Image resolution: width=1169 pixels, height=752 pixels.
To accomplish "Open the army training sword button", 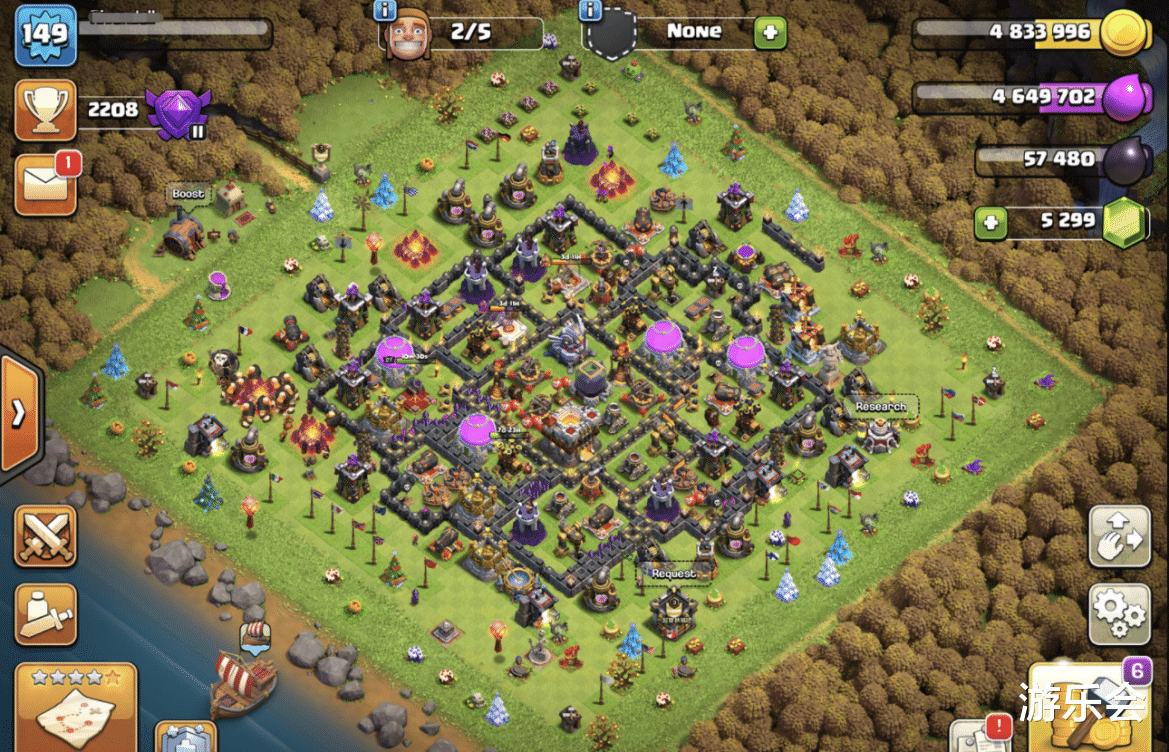I will (x=45, y=614).
